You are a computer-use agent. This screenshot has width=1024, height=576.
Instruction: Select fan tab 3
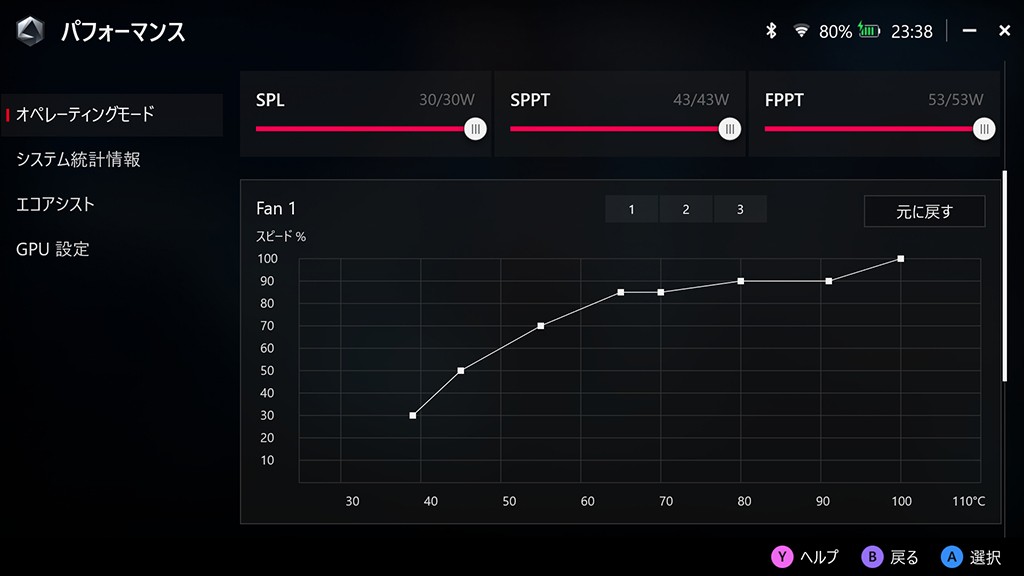point(740,209)
